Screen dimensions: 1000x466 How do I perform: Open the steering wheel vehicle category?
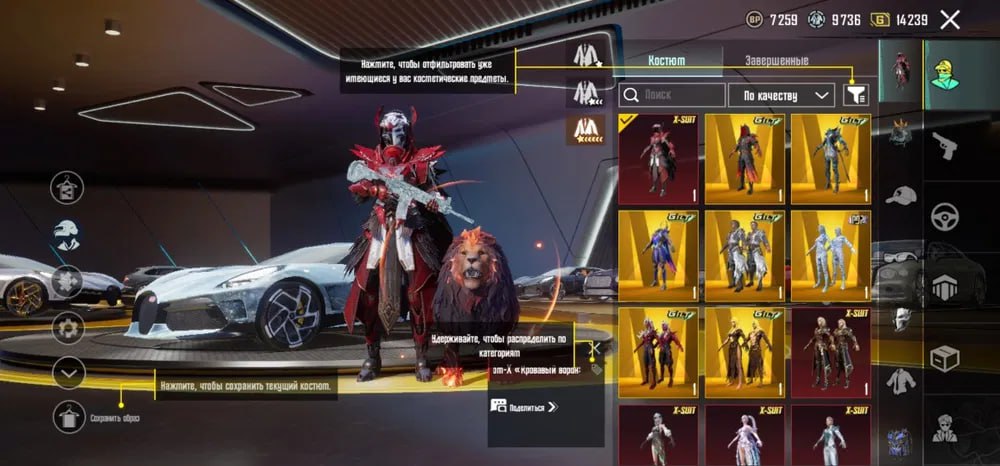click(x=944, y=216)
